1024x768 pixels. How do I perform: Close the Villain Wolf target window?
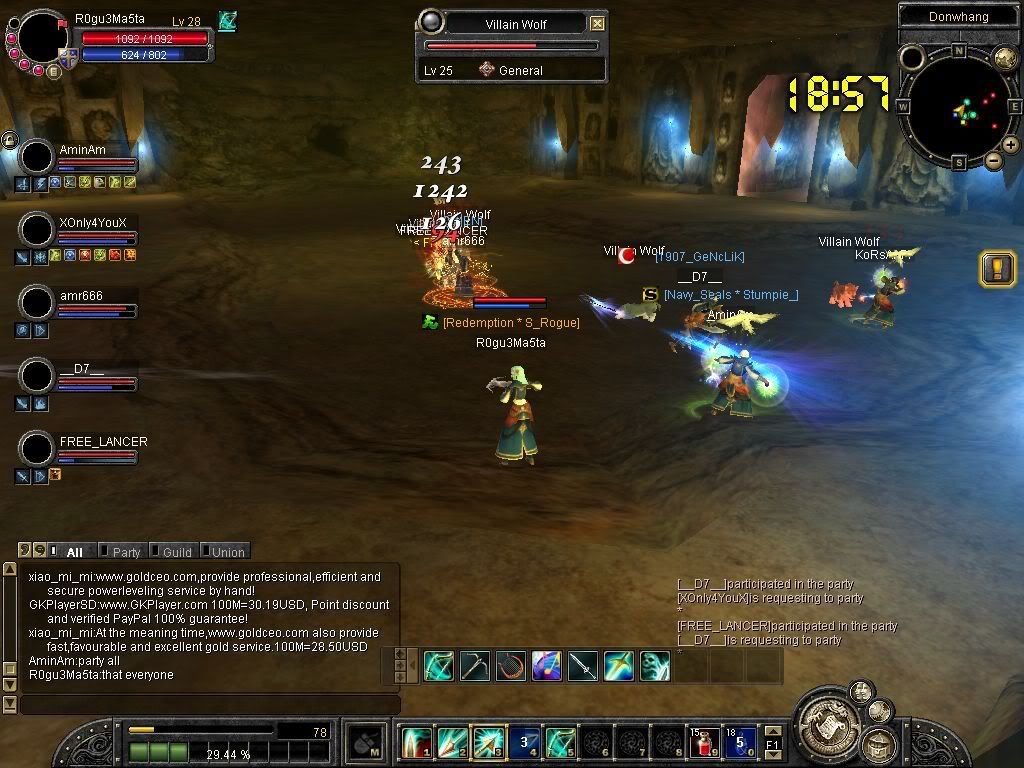click(597, 23)
